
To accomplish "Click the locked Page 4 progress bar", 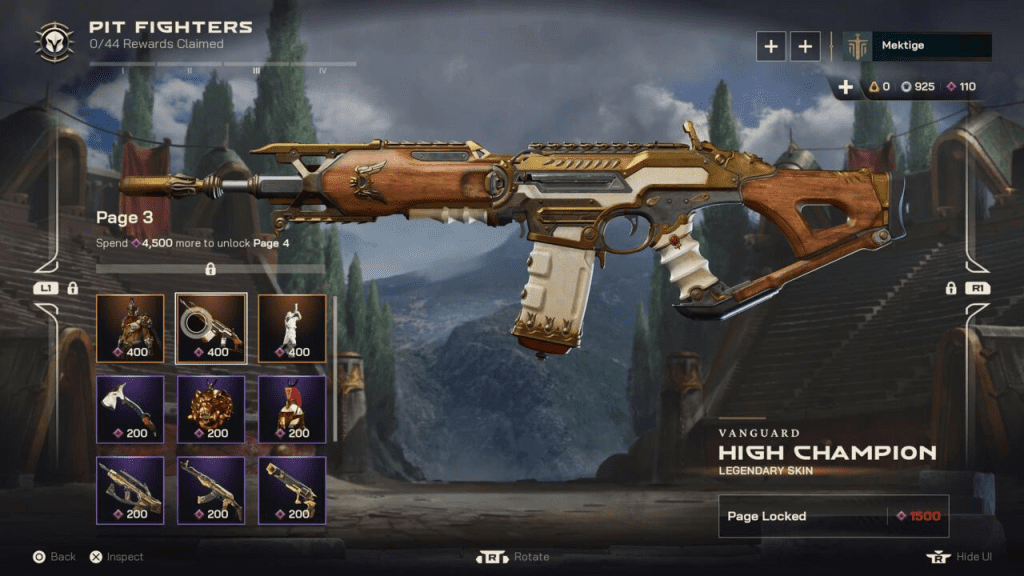I will [x=210, y=269].
